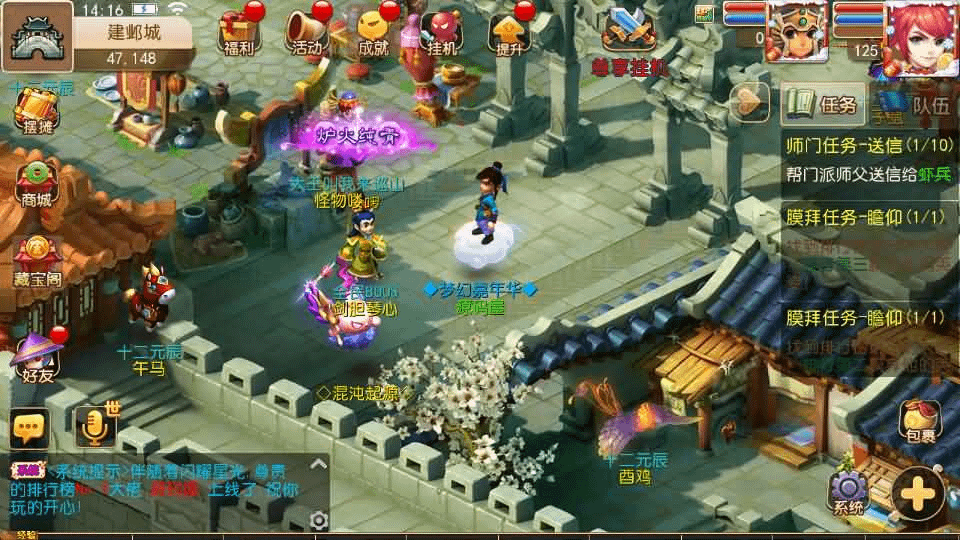Open the chat speech bubble button
This screenshot has width=960, height=540.
(30, 428)
